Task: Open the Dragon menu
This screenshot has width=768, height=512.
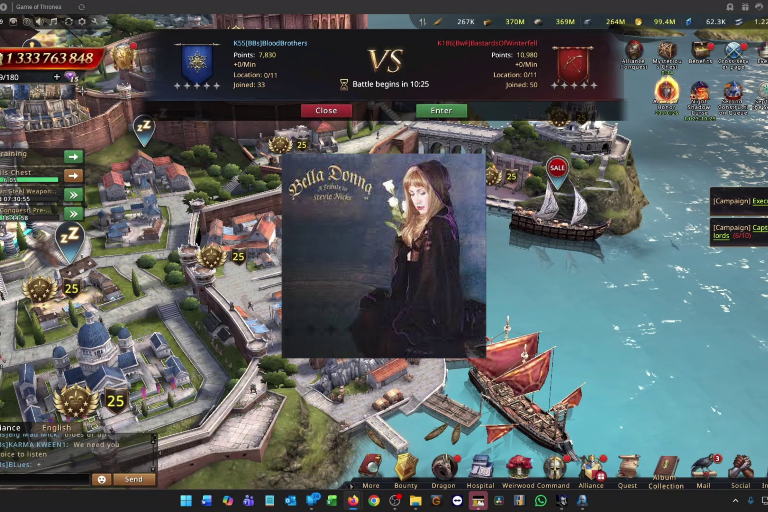Action: point(443,468)
